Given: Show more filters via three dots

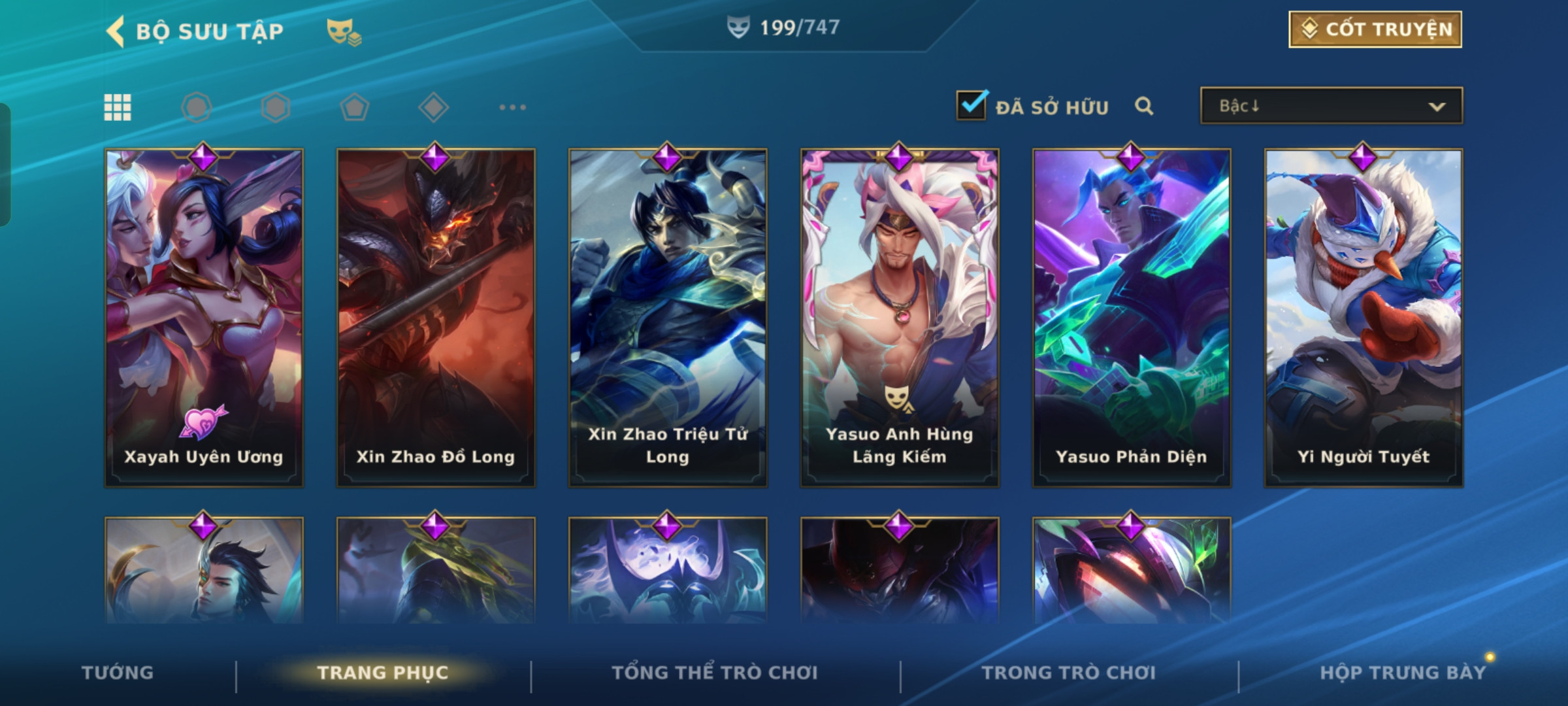Looking at the screenshot, I should tap(512, 107).
